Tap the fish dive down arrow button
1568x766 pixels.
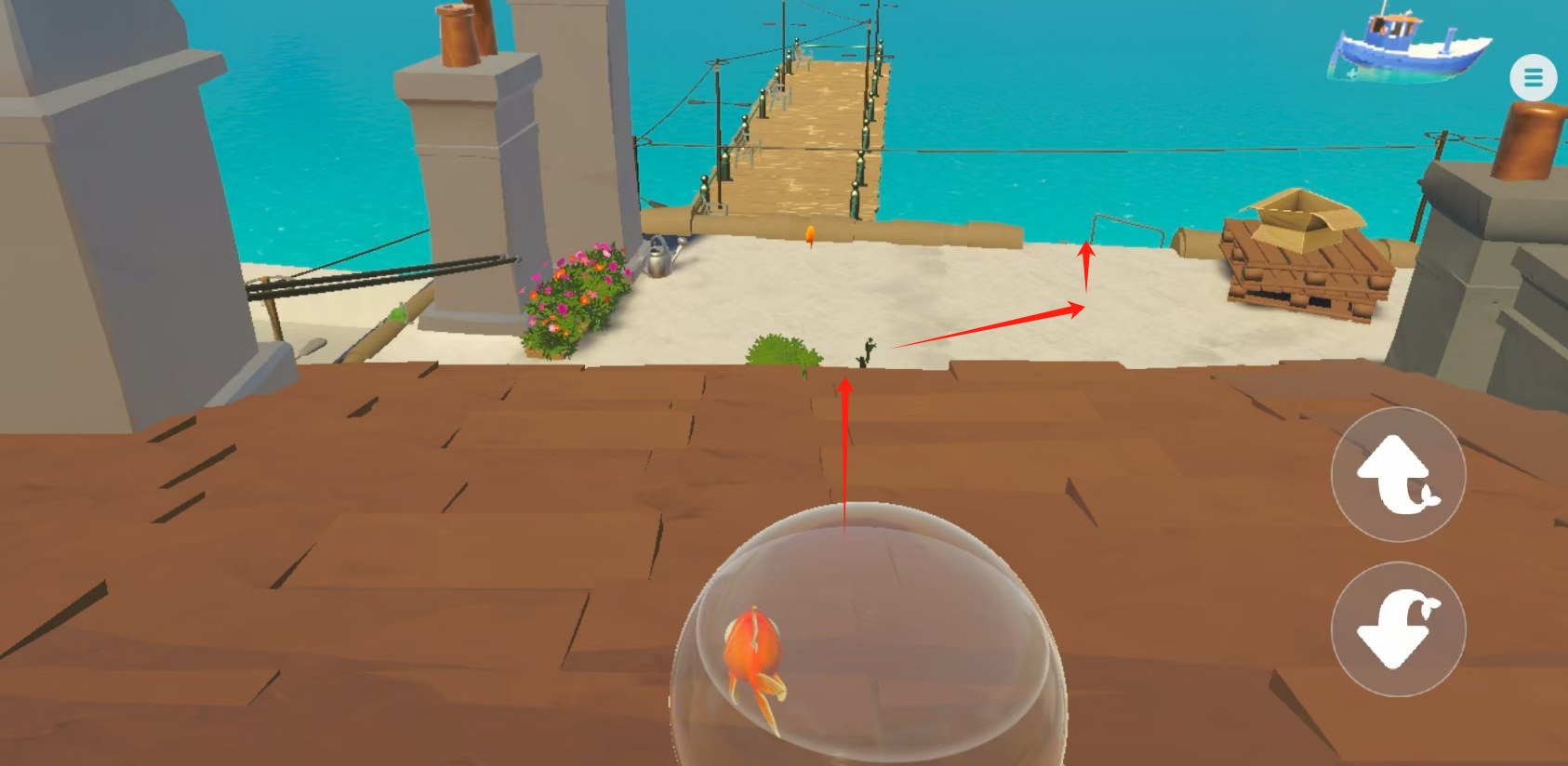pos(1398,629)
